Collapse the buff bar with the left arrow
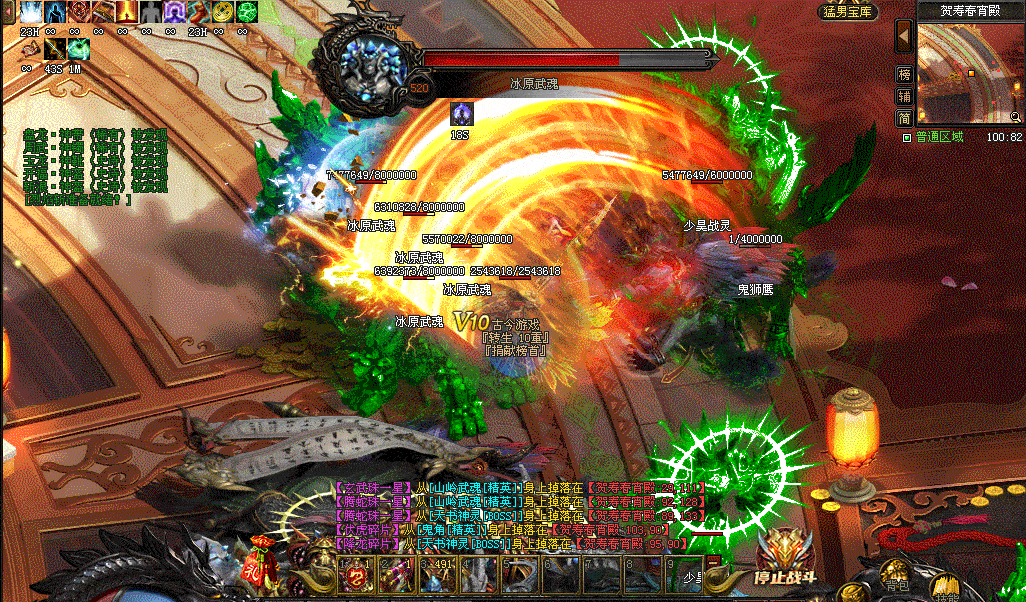 click(x=7, y=10)
